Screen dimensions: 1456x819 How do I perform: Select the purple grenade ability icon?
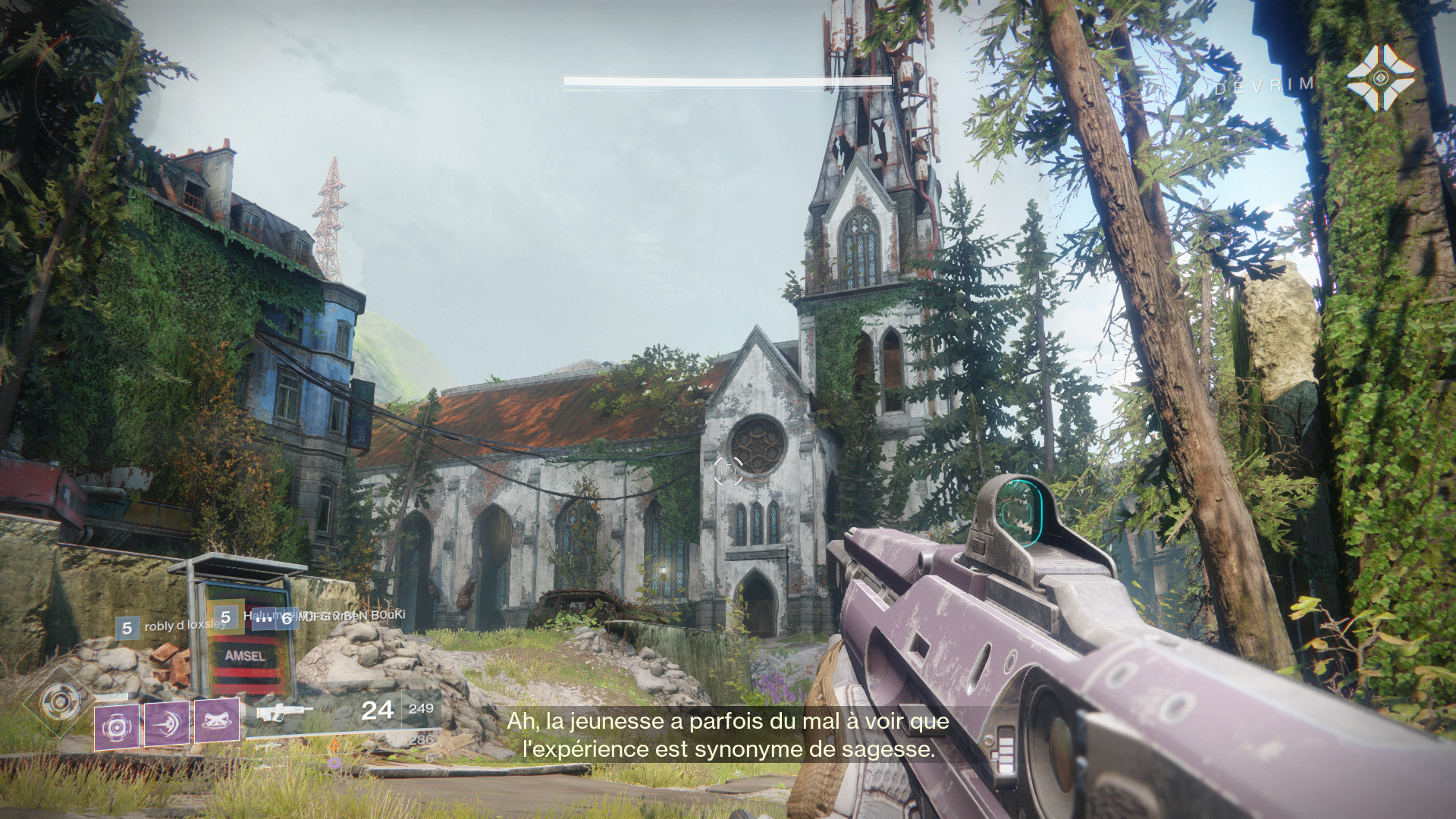coord(117,727)
